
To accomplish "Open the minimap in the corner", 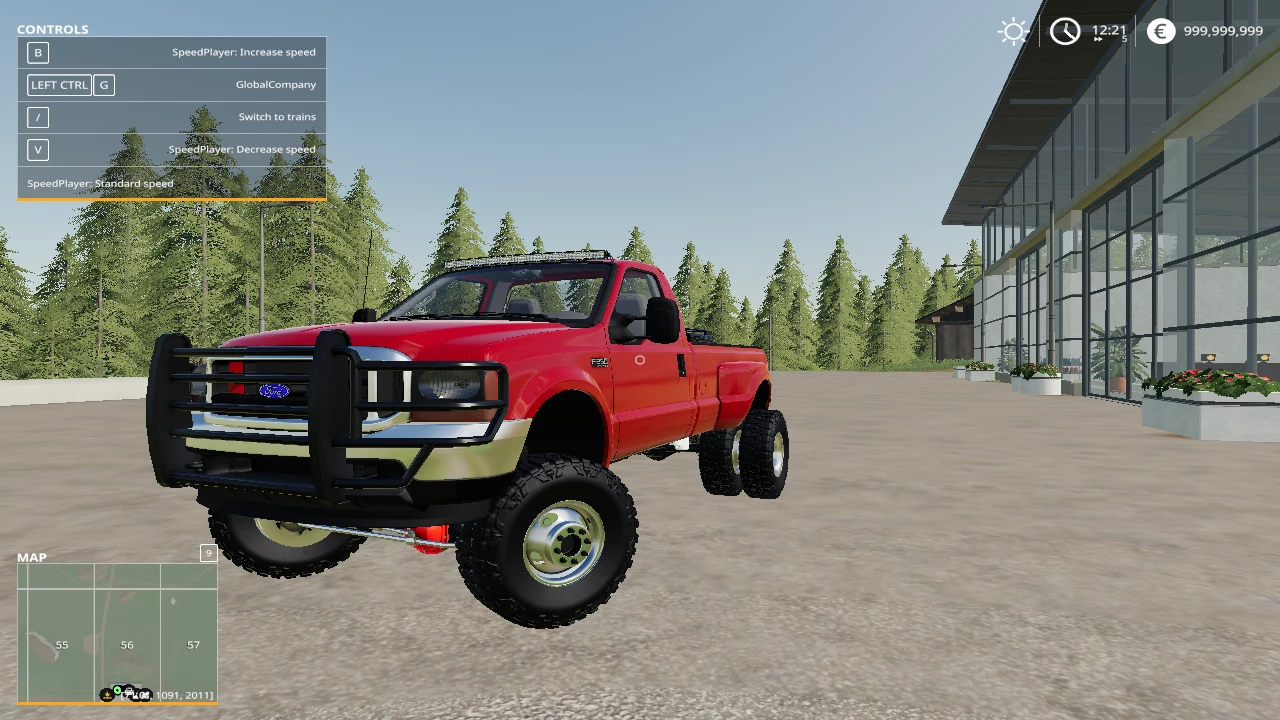I will pos(117,632).
